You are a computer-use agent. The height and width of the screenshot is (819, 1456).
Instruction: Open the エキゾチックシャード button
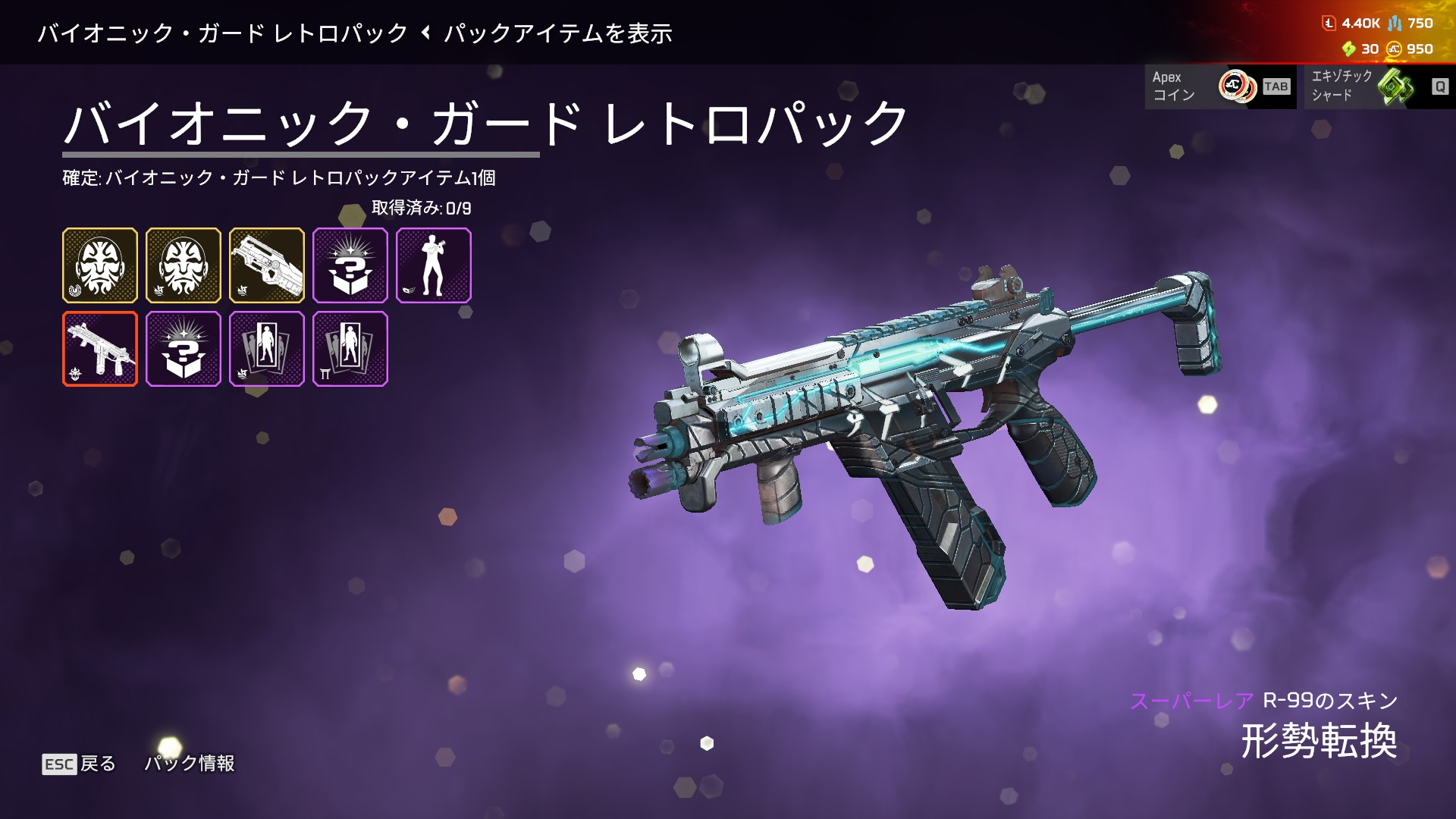point(1379,86)
